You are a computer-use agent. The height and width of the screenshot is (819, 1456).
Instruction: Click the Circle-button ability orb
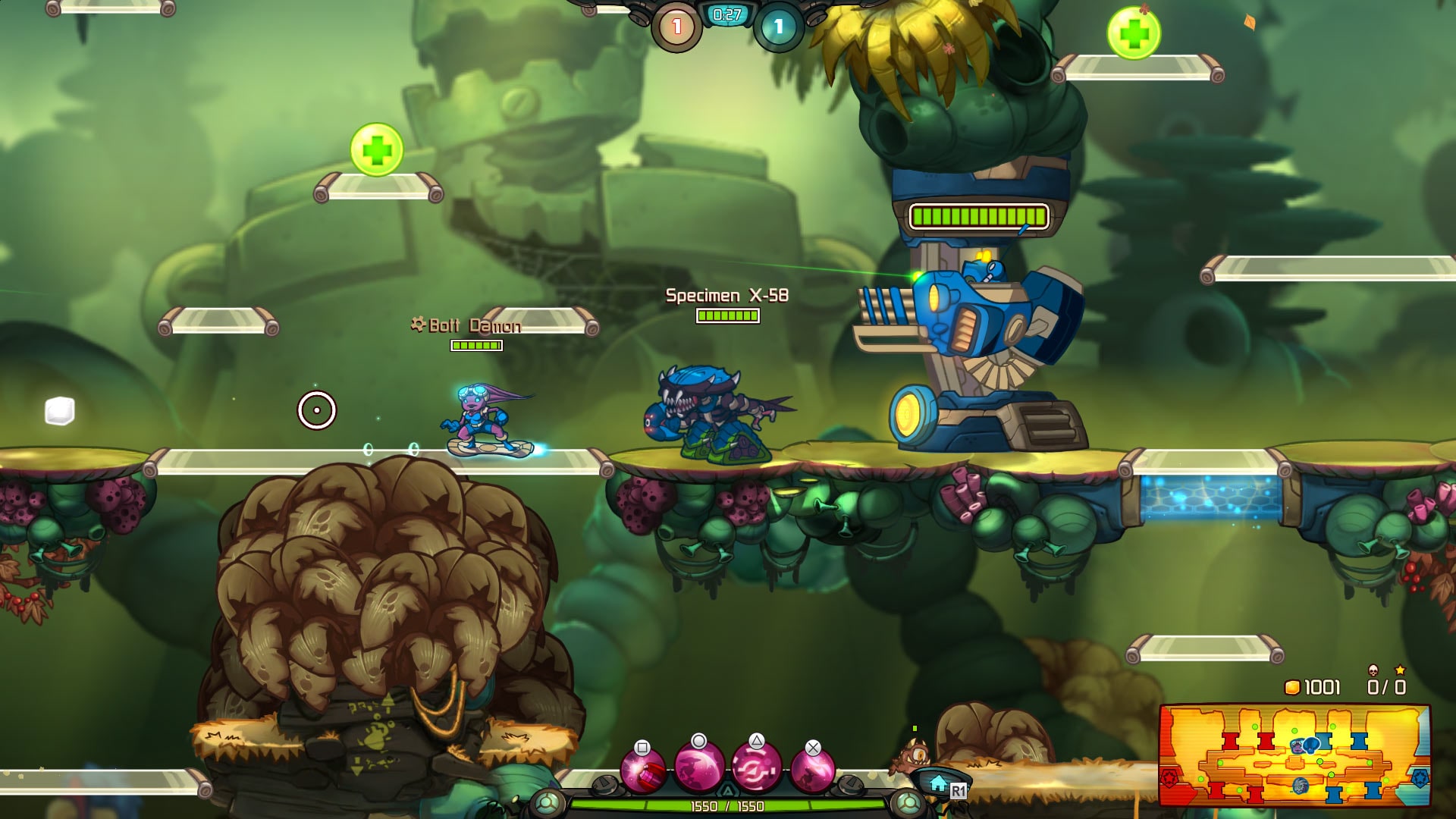[x=698, y=768]
